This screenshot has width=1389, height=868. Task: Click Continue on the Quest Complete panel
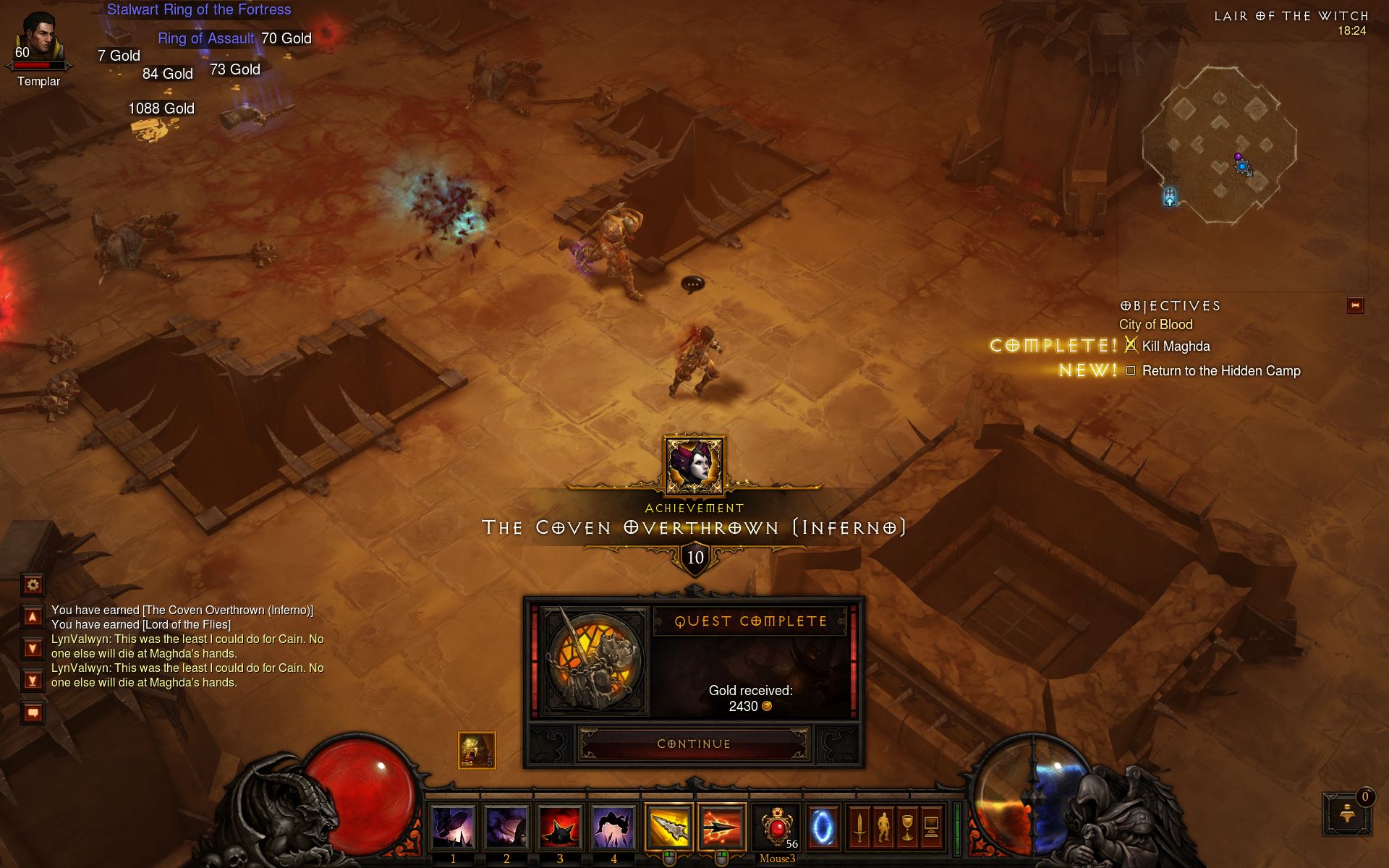point(694,744)
